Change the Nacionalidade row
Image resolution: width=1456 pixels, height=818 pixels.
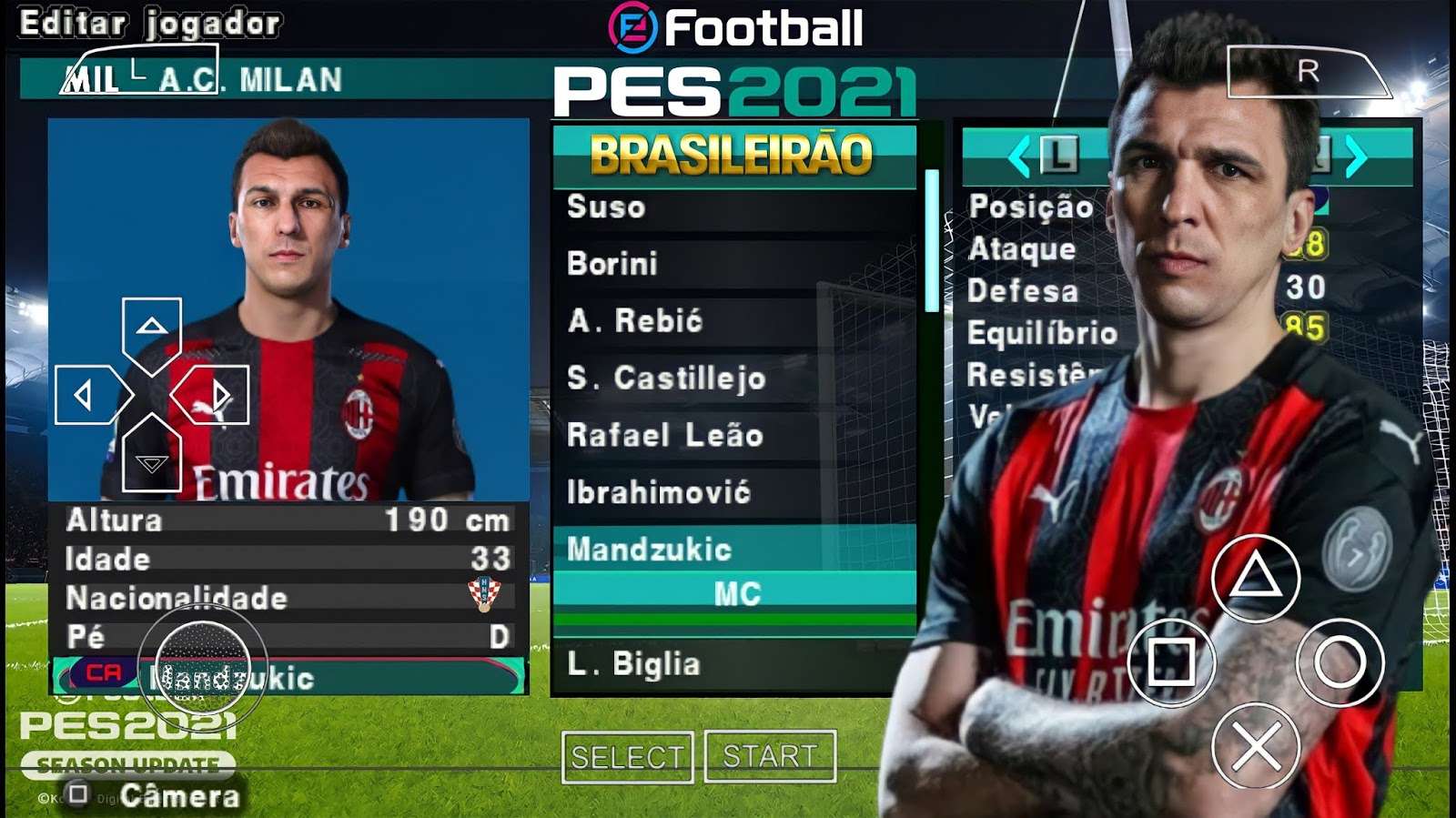tap(288, 598)
